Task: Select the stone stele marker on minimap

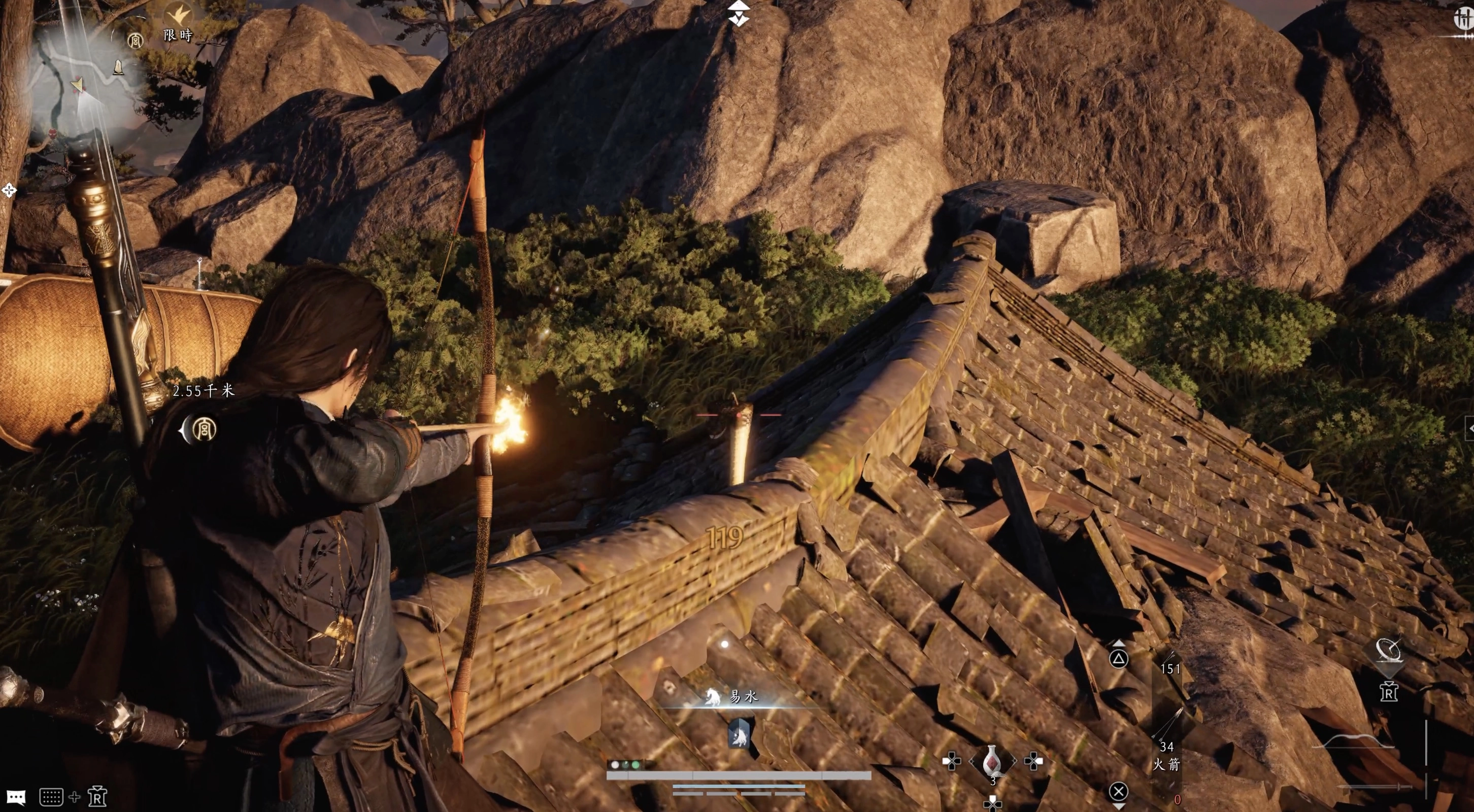Action: click(118, 67)
